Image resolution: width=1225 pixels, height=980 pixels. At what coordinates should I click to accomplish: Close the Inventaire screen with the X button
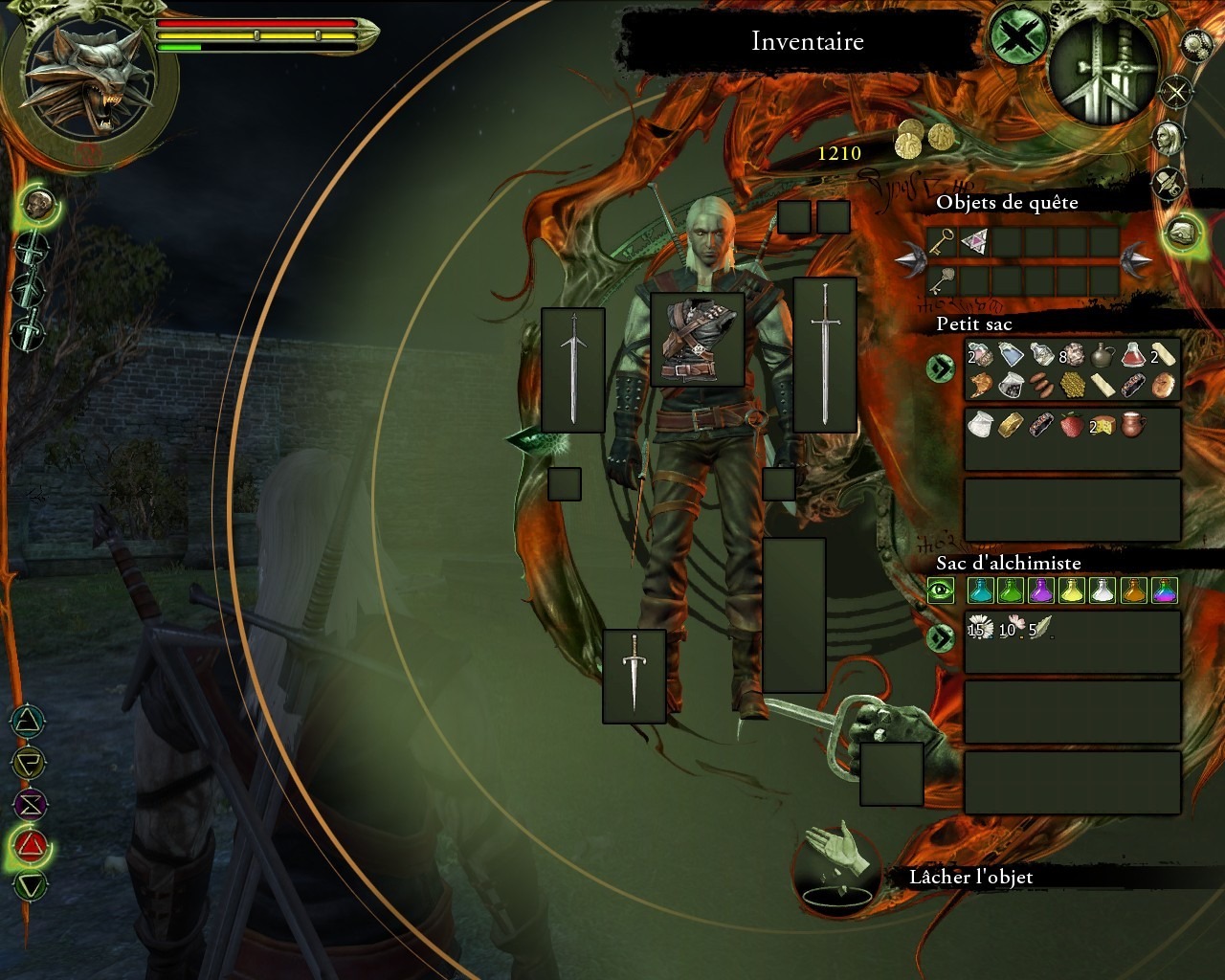tap(1018, 40)
